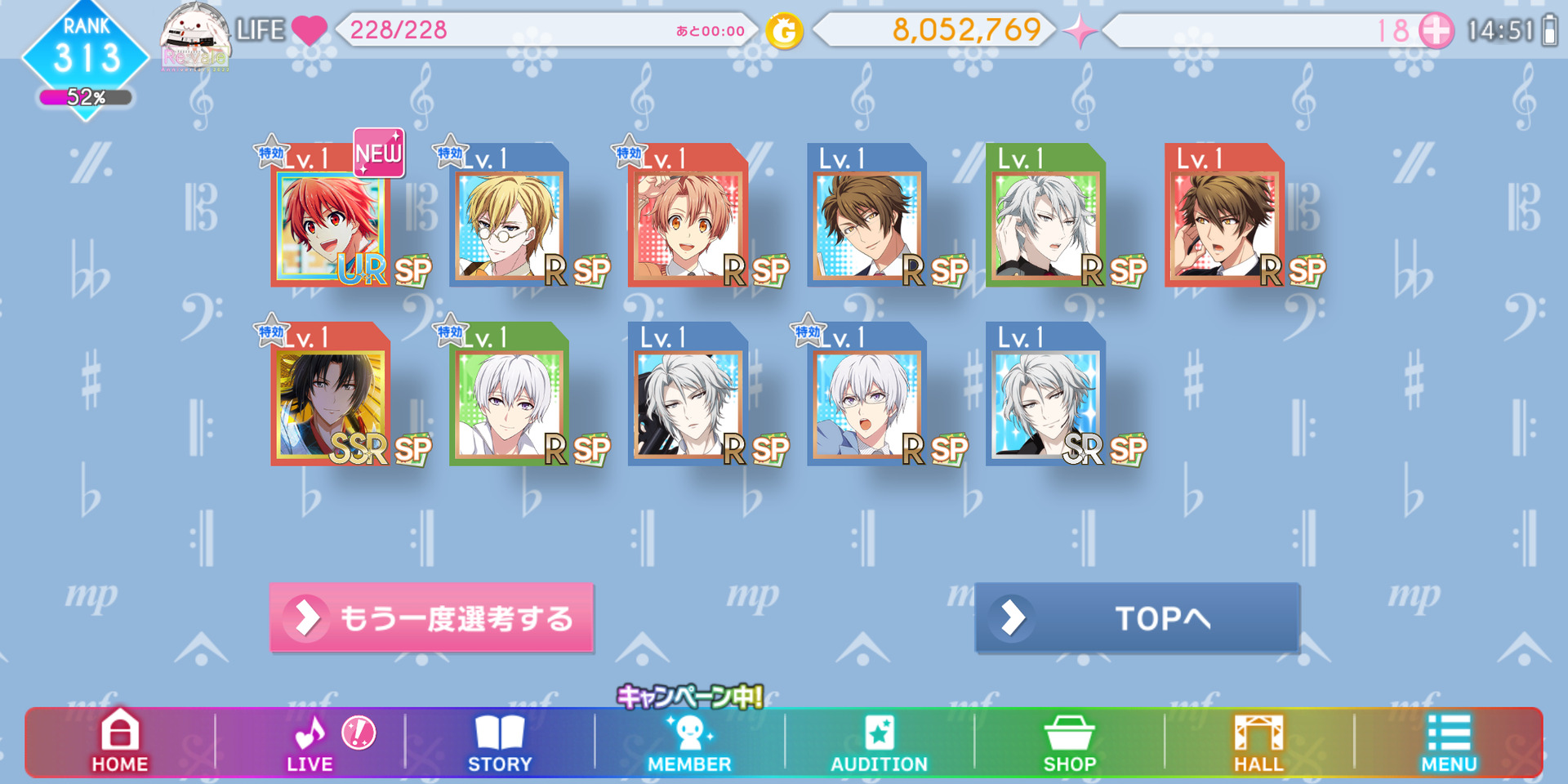Screen dimensions: 1568x784
Task: Tap the gold G coin icon
Action: point(784,32)
